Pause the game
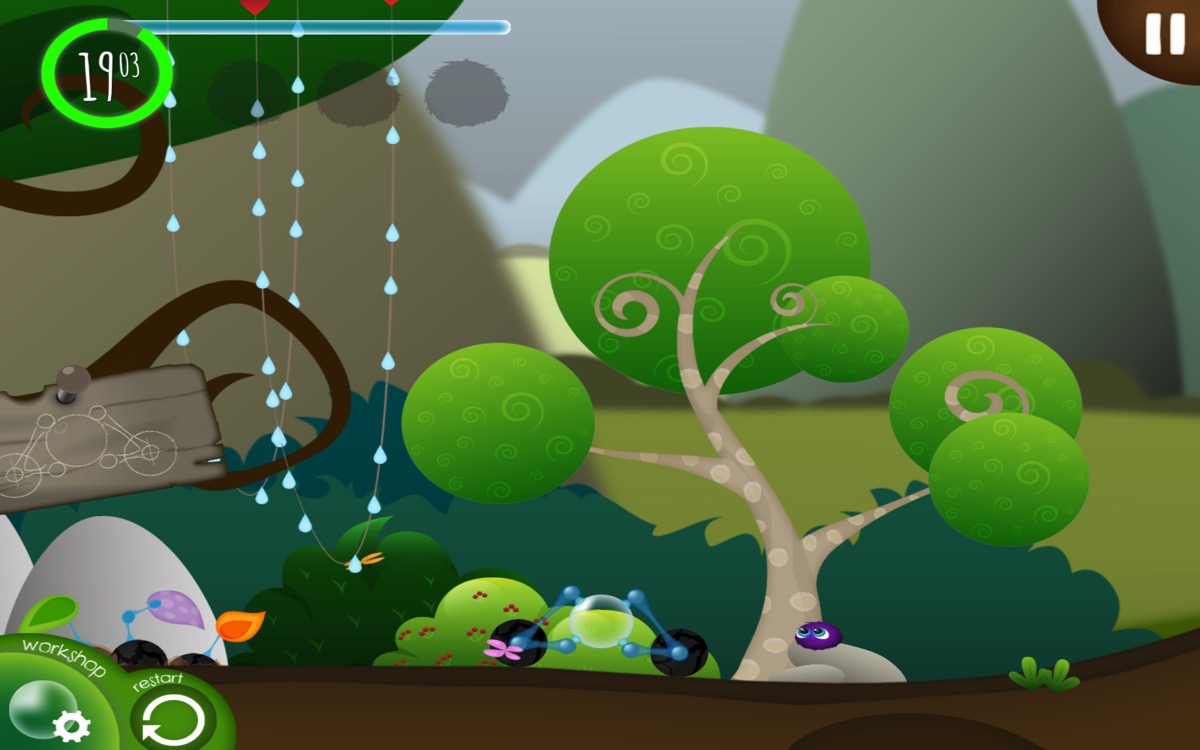Image resolution: width=1200 pixels, height=750 pixels. pos(1164,34)
